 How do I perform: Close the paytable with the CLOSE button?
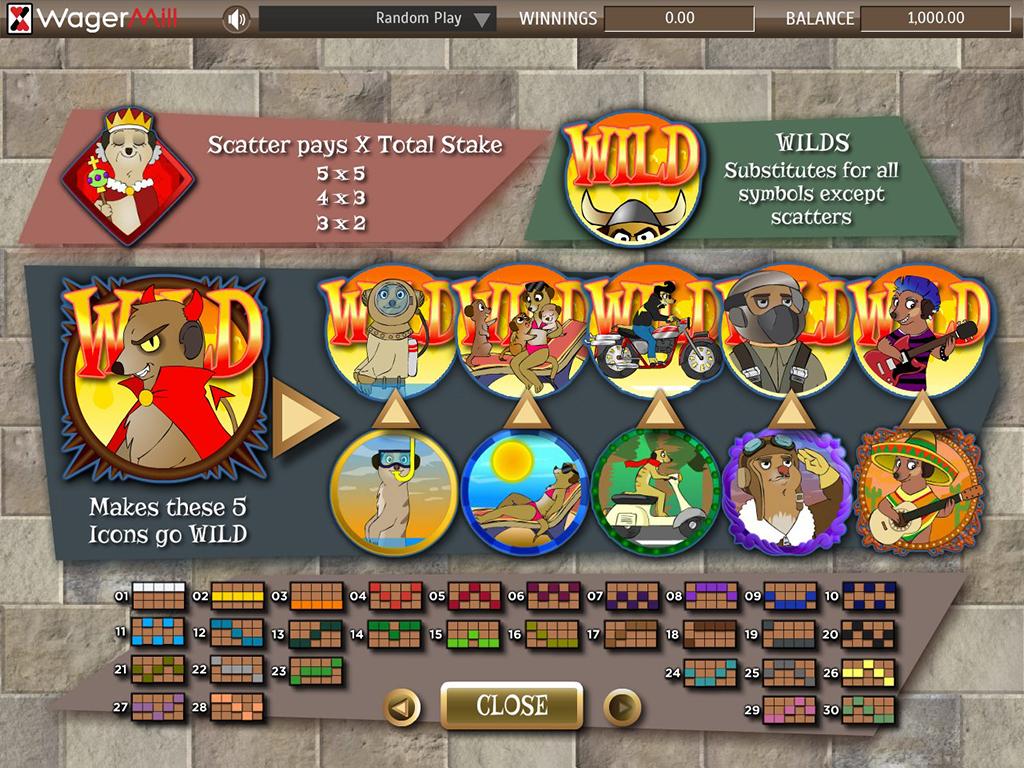(x=511, y=706)
